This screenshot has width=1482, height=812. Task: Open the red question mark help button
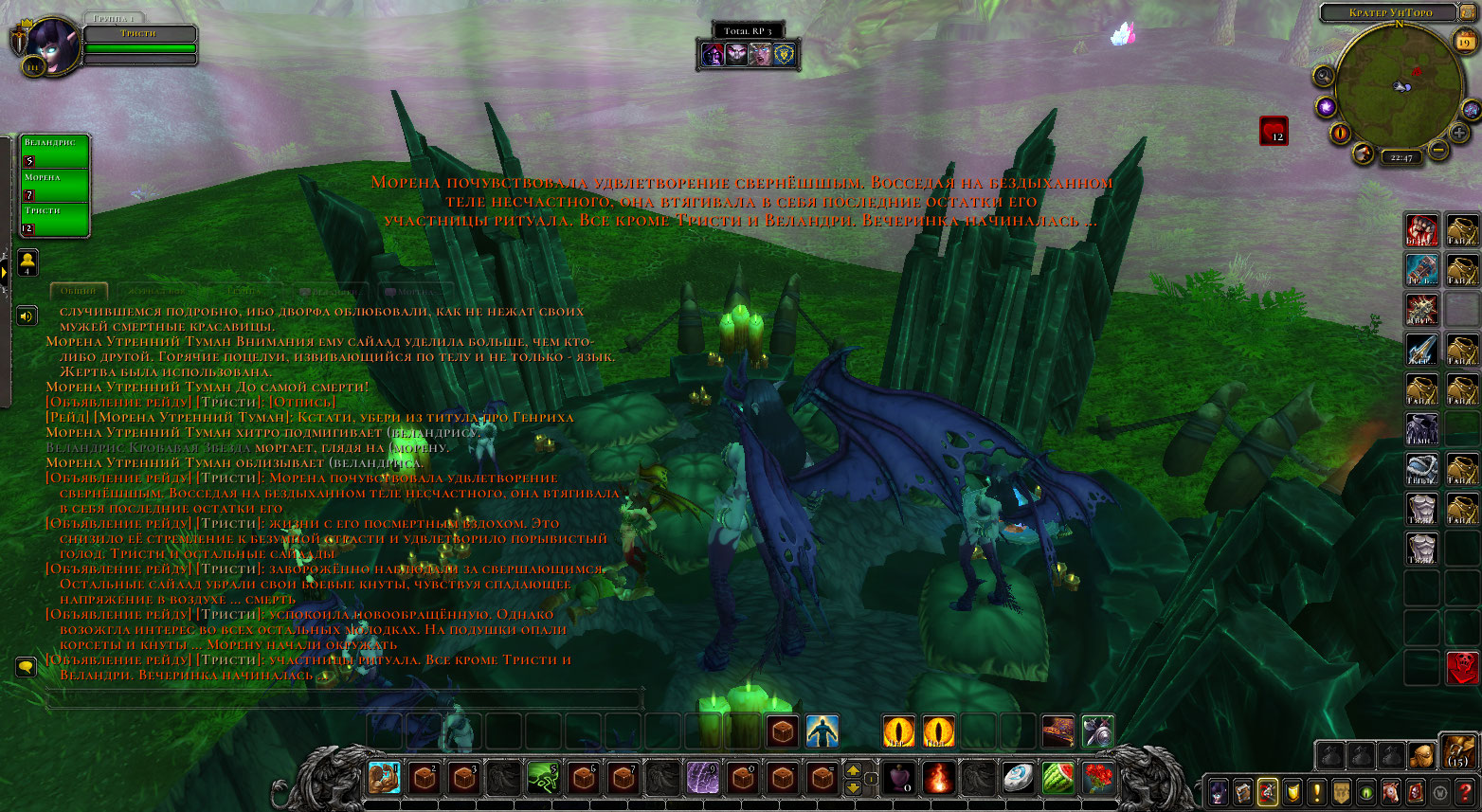point(1465,791)
